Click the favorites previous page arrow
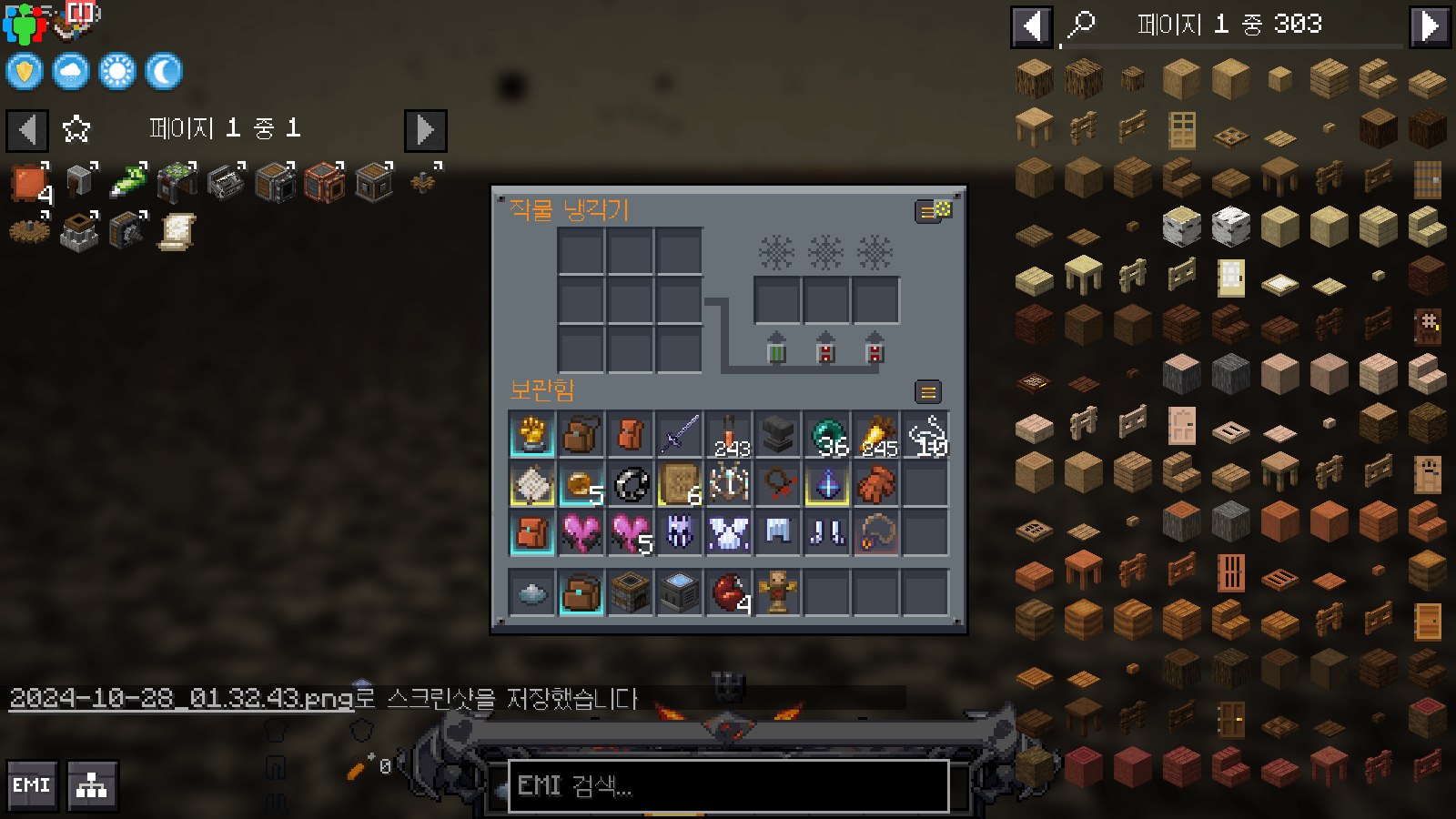 [27, 130]
